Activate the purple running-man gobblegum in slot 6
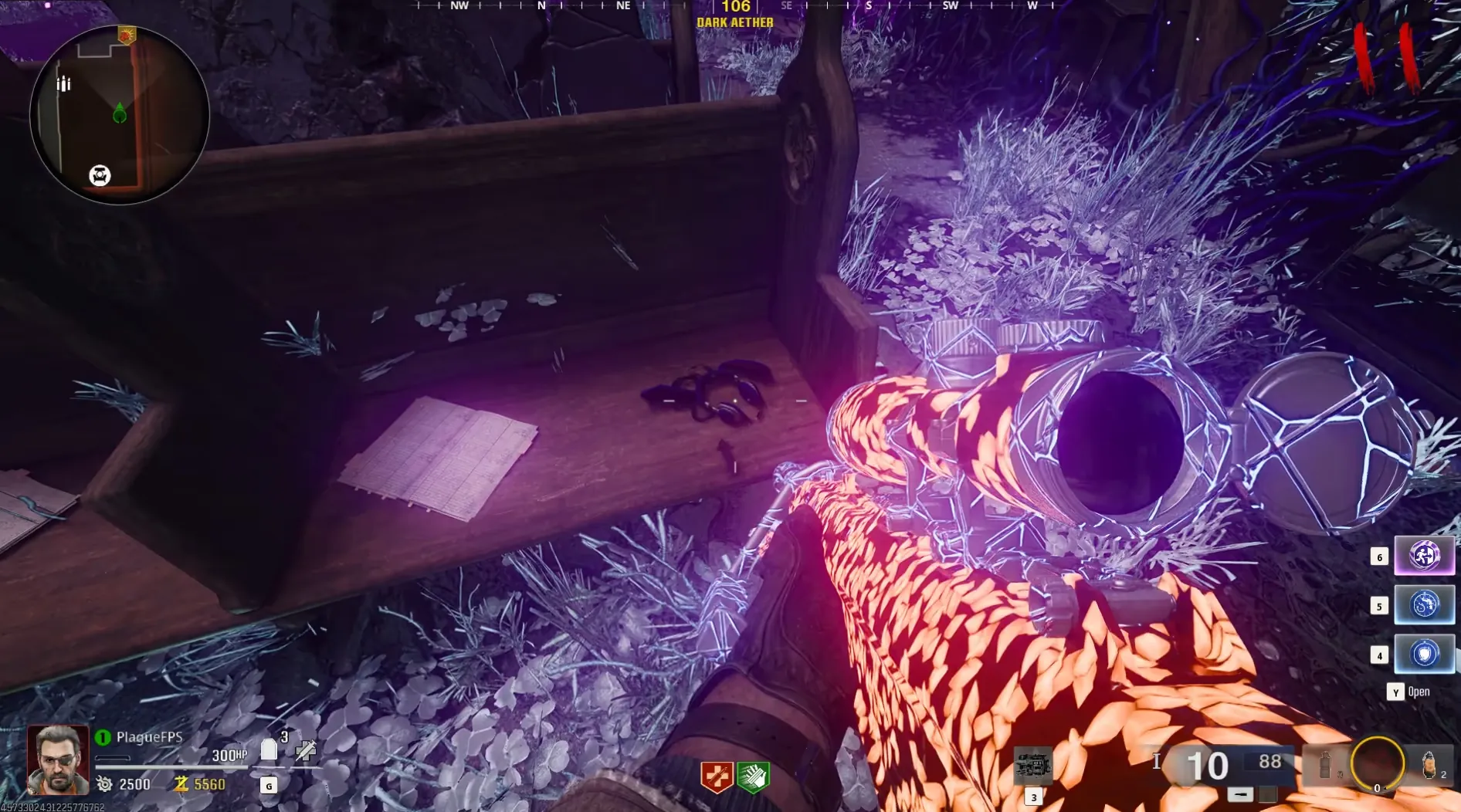The width and height of the screenshot is (1461, 812). (1424, 555)
